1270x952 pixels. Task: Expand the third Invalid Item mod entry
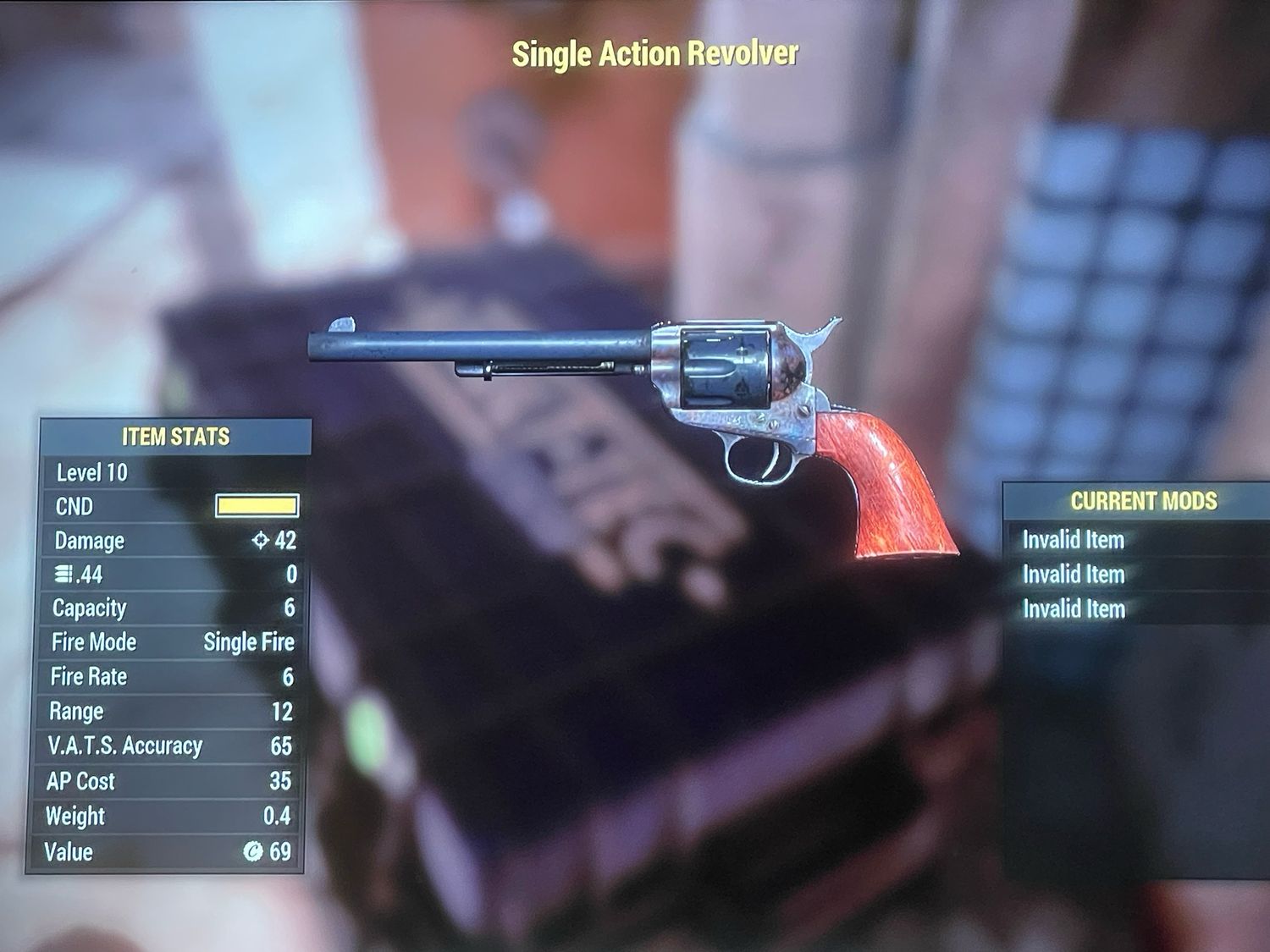click(1074, 609)
